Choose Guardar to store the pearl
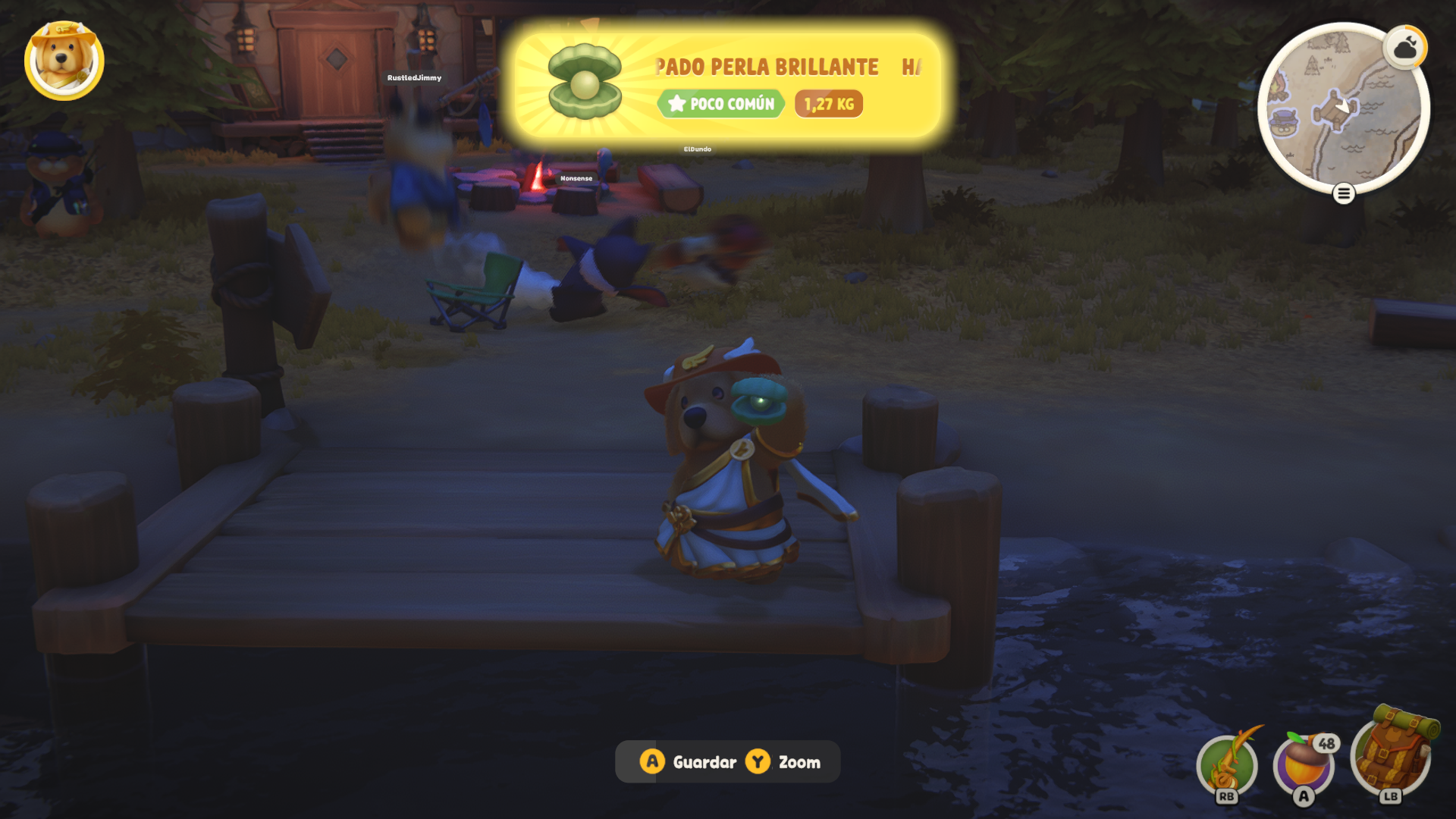This screenshot has height=819, width=1456. pos(689,762)
